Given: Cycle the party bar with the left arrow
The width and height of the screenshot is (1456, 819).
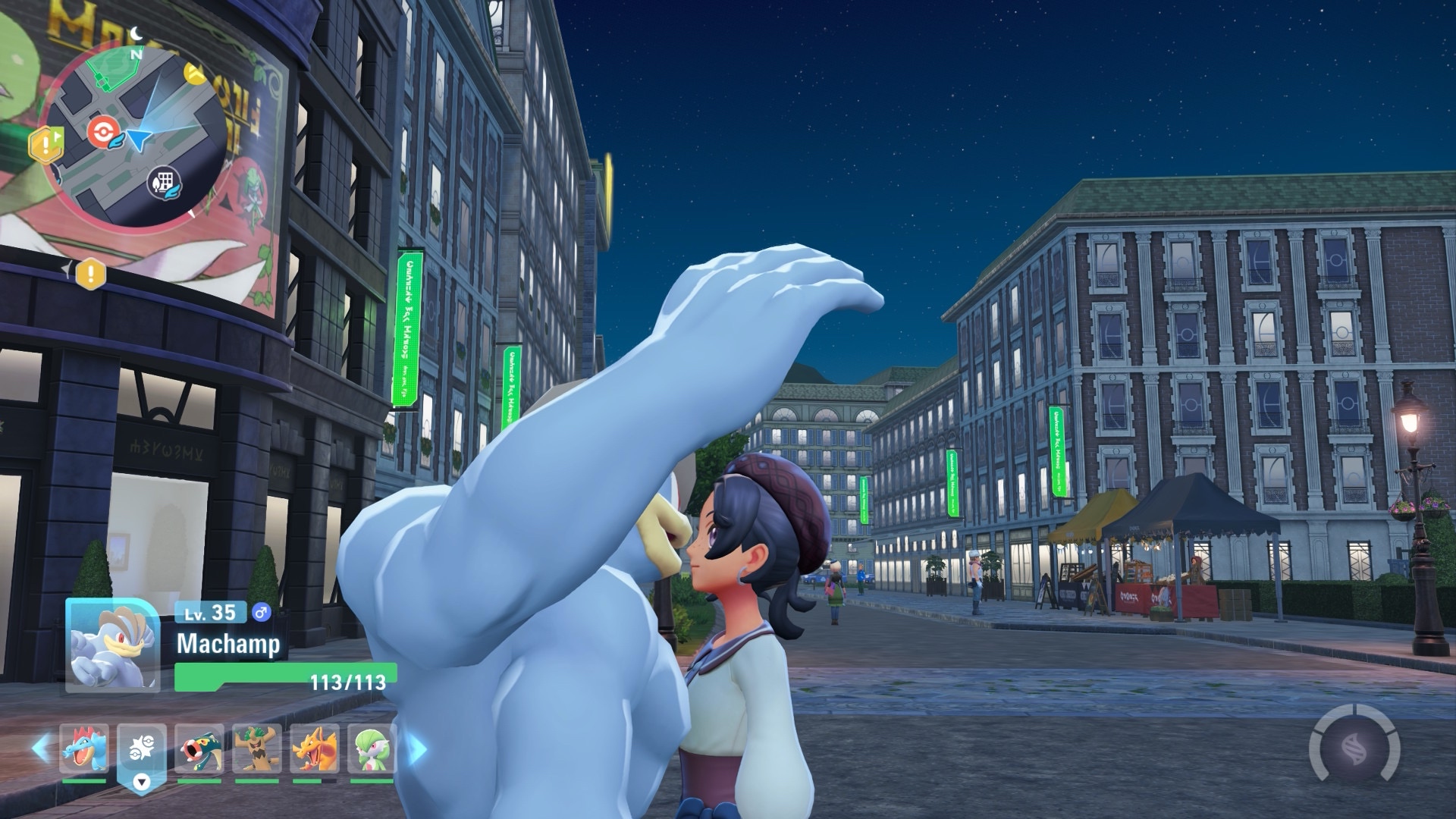Looking at the screenshot, I should click(40, 748).
